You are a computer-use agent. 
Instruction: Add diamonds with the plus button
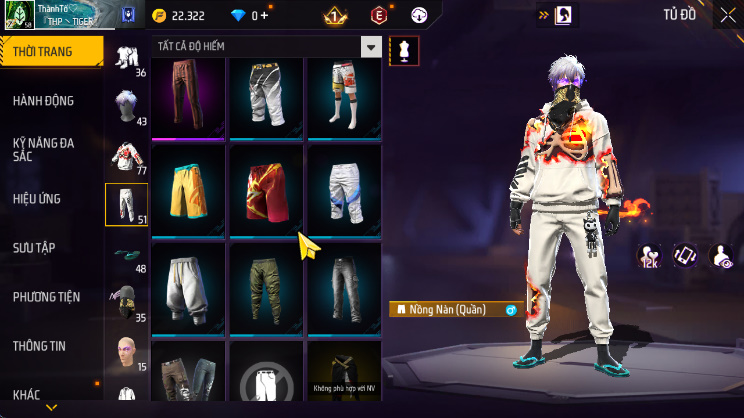click(x=265, y=16)
